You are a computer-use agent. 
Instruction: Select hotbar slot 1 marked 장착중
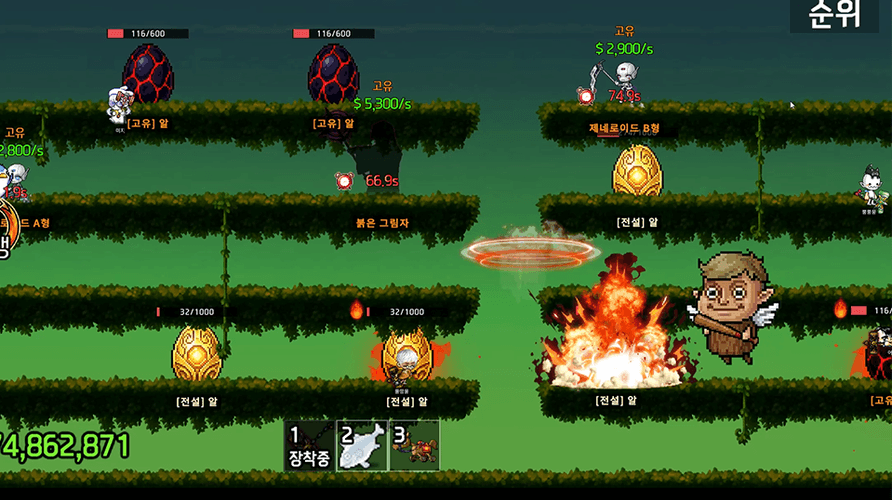310,446
